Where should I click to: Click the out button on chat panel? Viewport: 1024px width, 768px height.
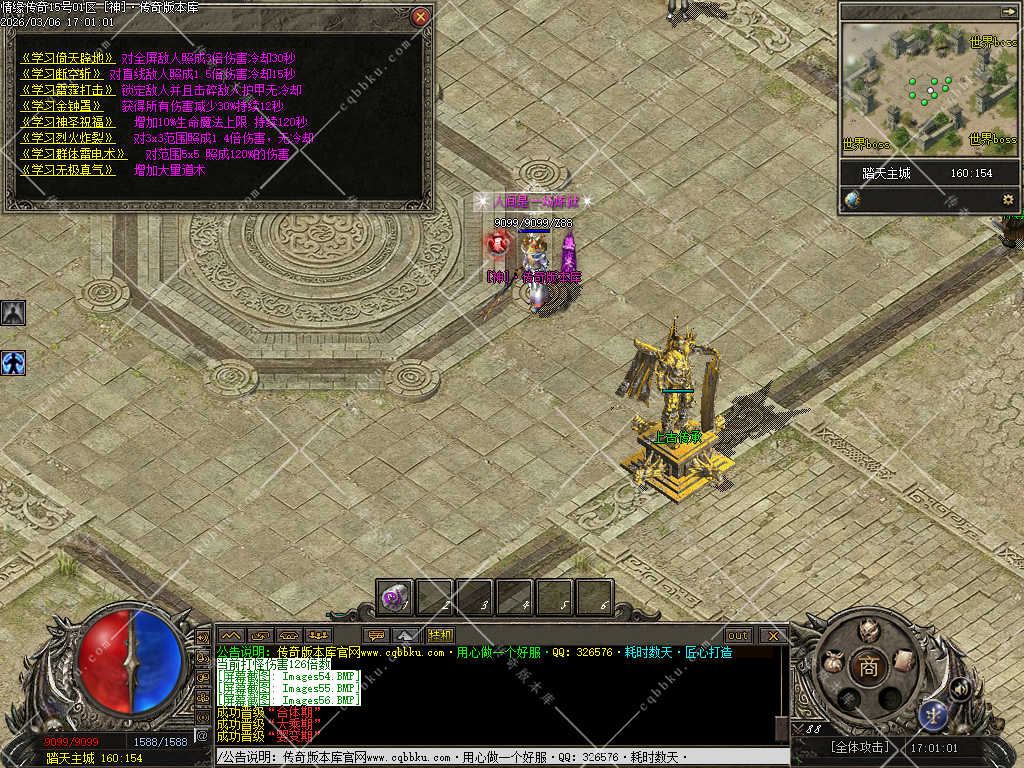[738, 635]
